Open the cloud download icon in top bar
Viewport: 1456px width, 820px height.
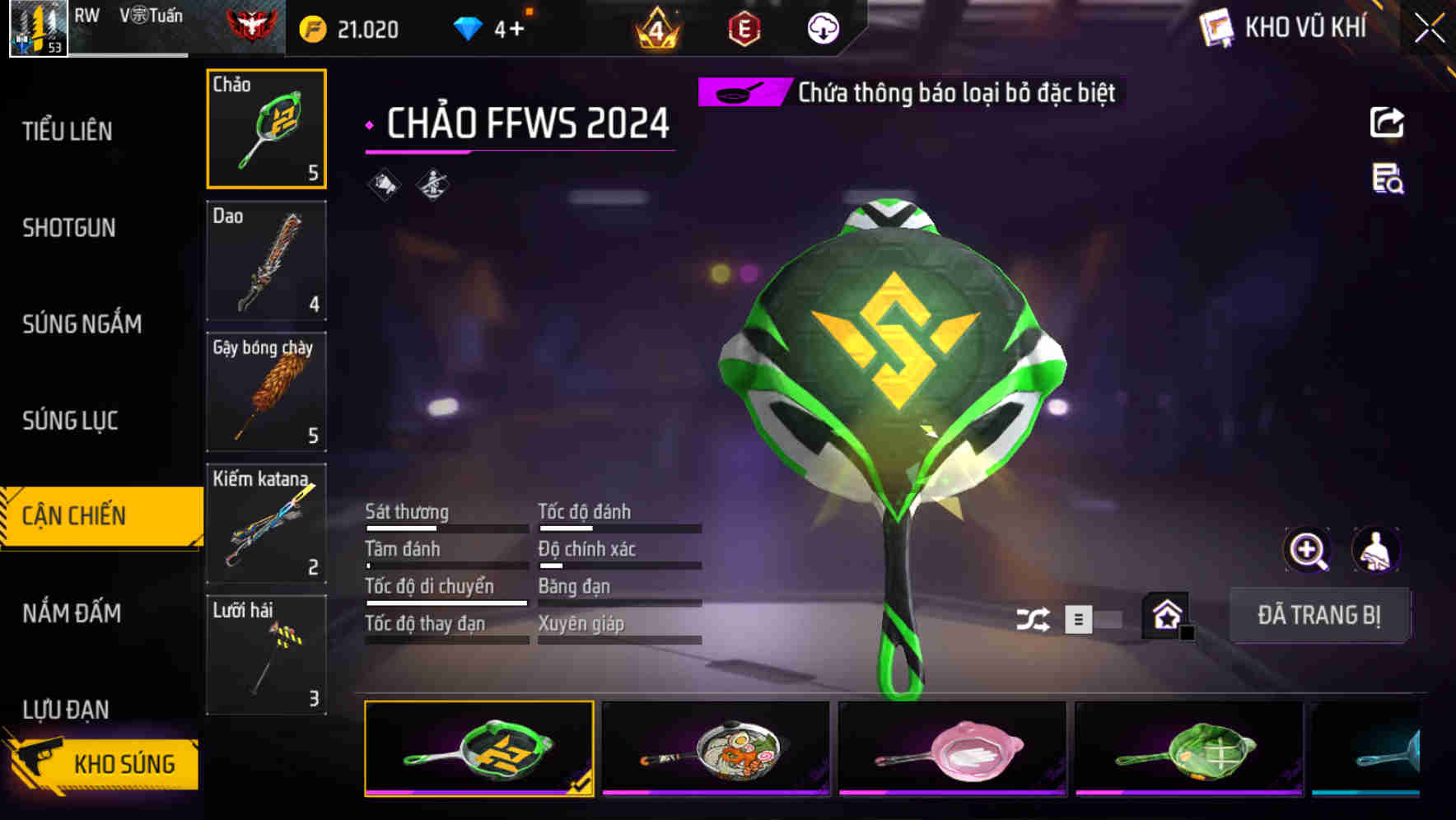(x=824, y=27)
